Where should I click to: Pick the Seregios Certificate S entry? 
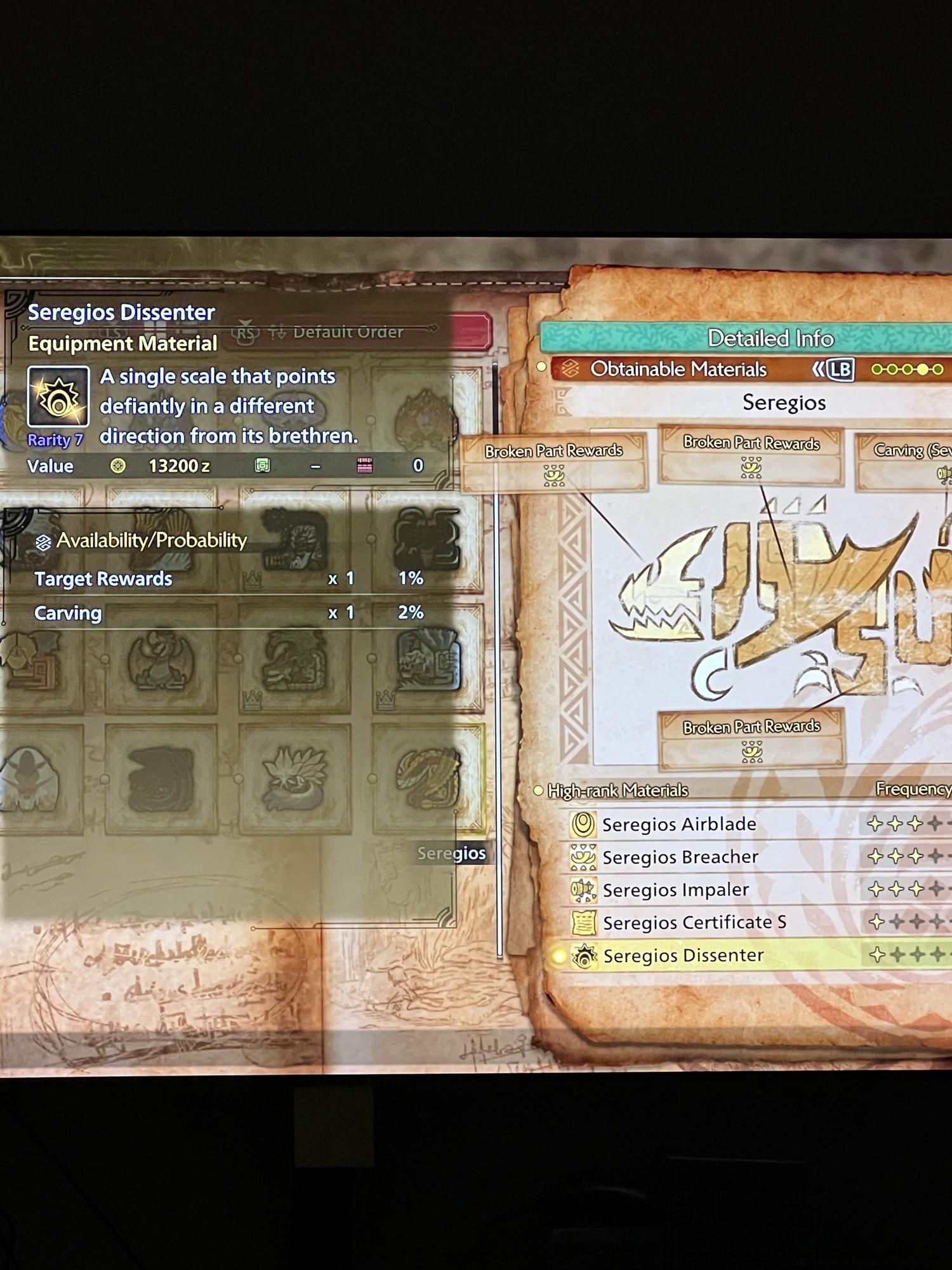694,922
